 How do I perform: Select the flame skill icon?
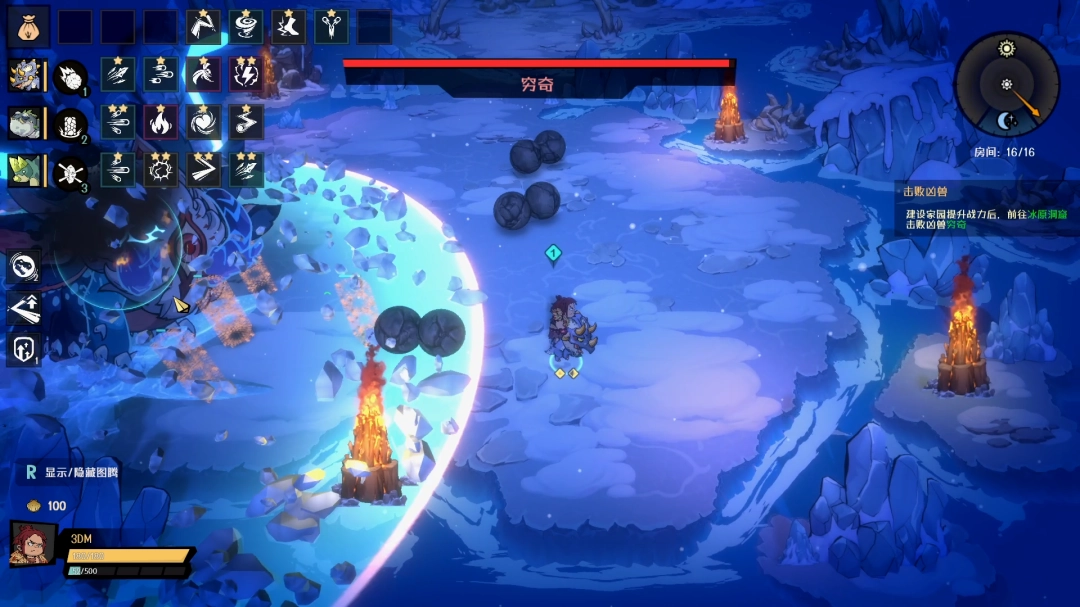161,122
